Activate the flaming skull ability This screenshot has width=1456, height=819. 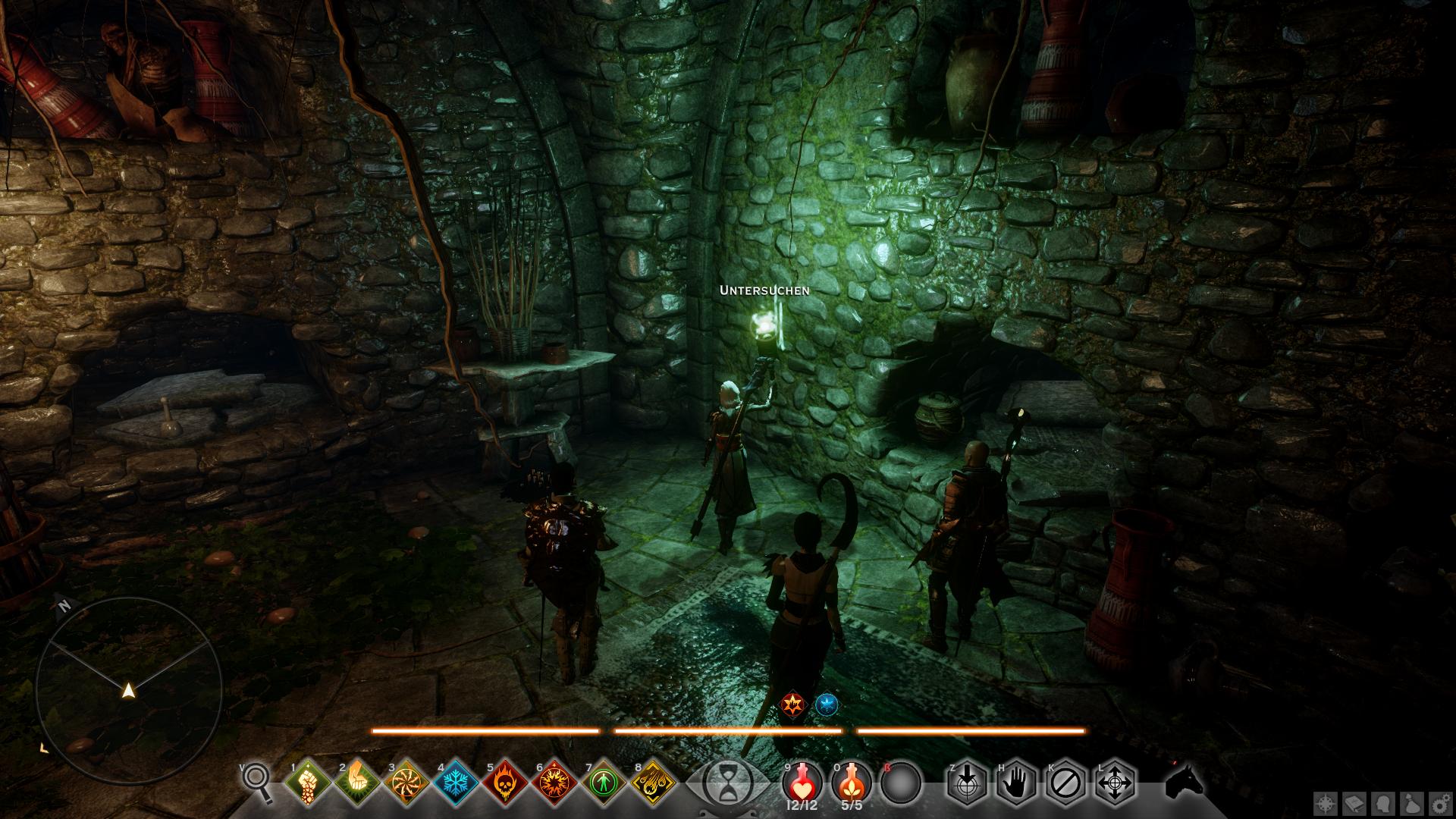point(506,782)
